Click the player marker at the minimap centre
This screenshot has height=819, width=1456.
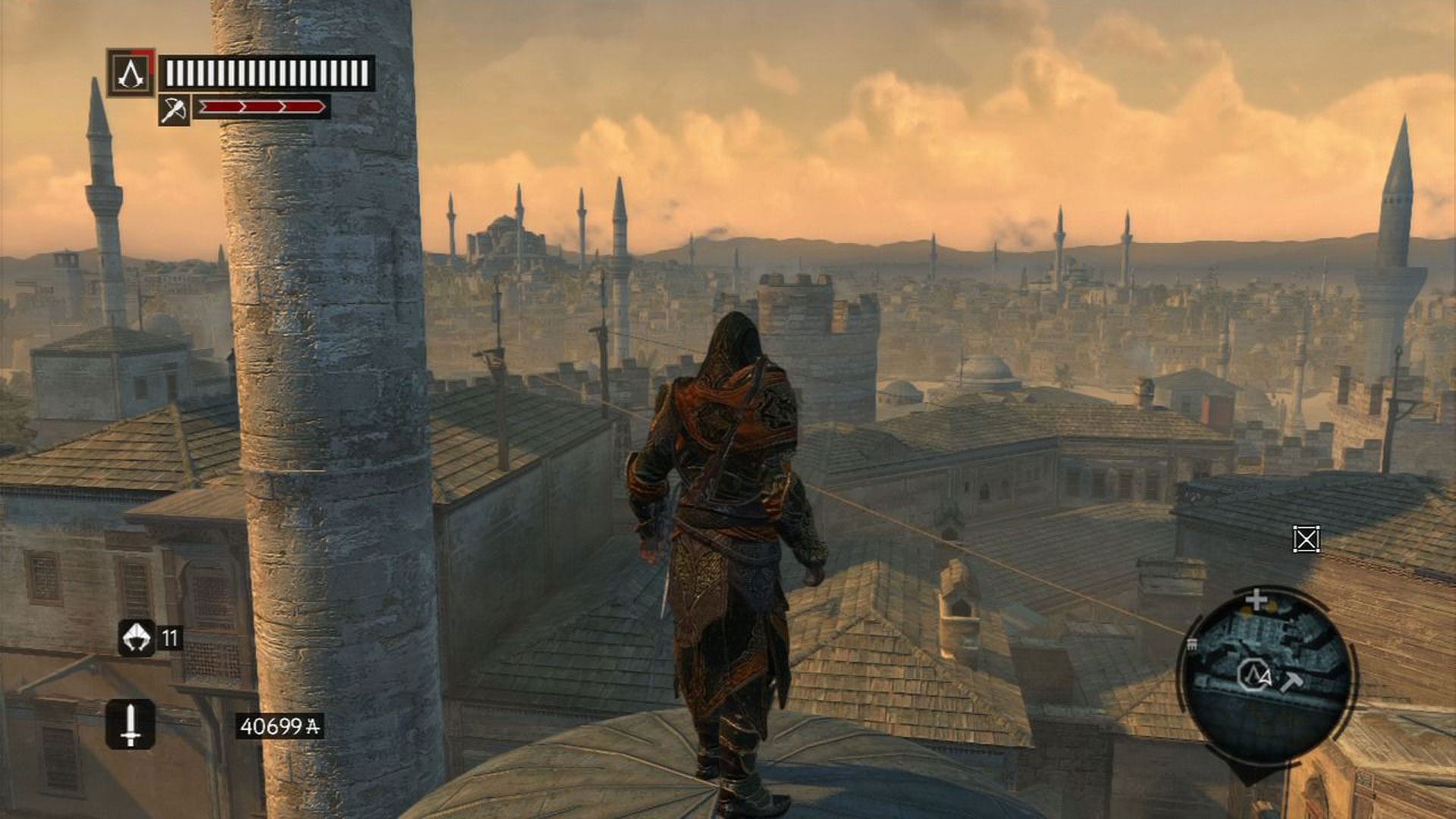(x=1252, y=676)
